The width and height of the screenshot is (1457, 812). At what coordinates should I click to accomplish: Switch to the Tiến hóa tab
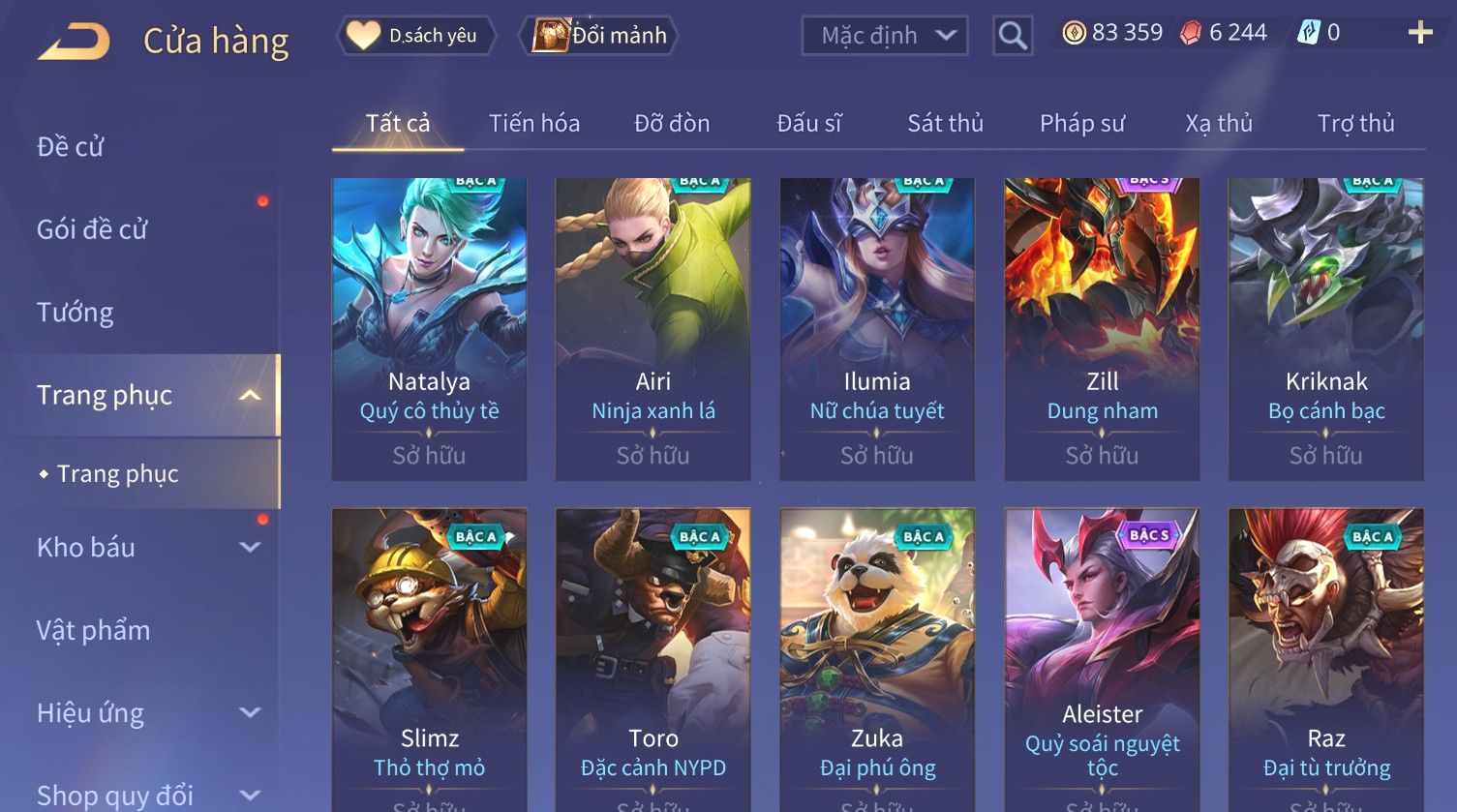tap(533, 124)
